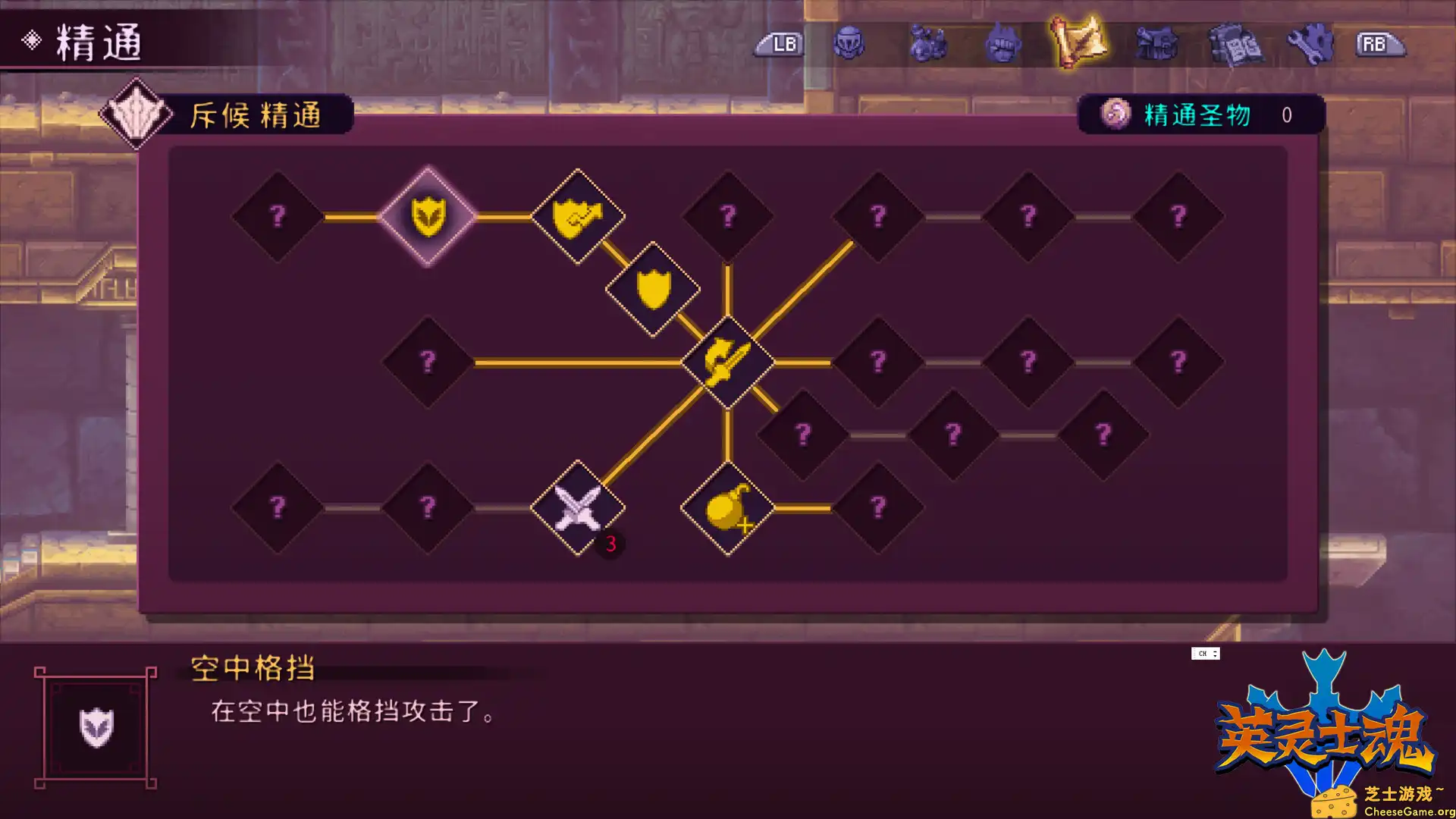This screenshot has height=819, width=1456.
Task: Open the armor equipment tab icon
Action: point(1156,43)
